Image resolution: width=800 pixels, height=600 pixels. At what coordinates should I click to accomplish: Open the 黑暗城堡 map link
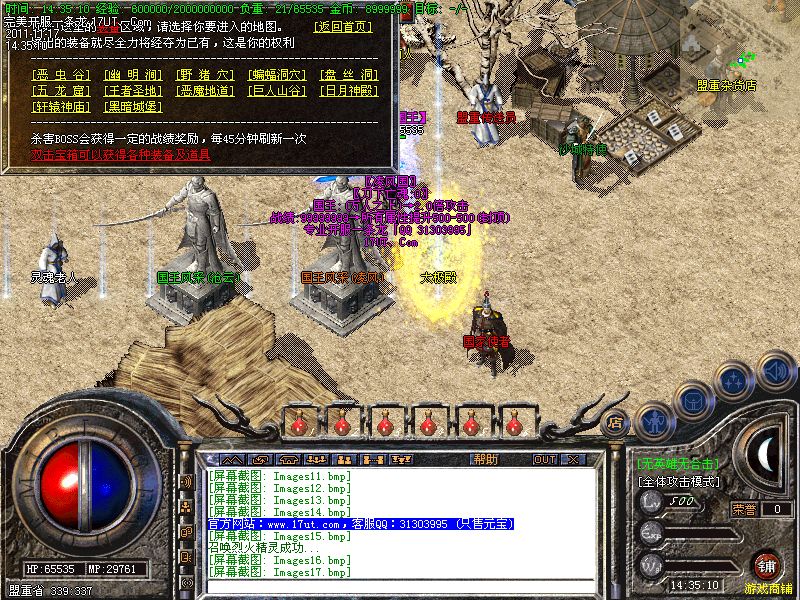click(x=133, y=107)
